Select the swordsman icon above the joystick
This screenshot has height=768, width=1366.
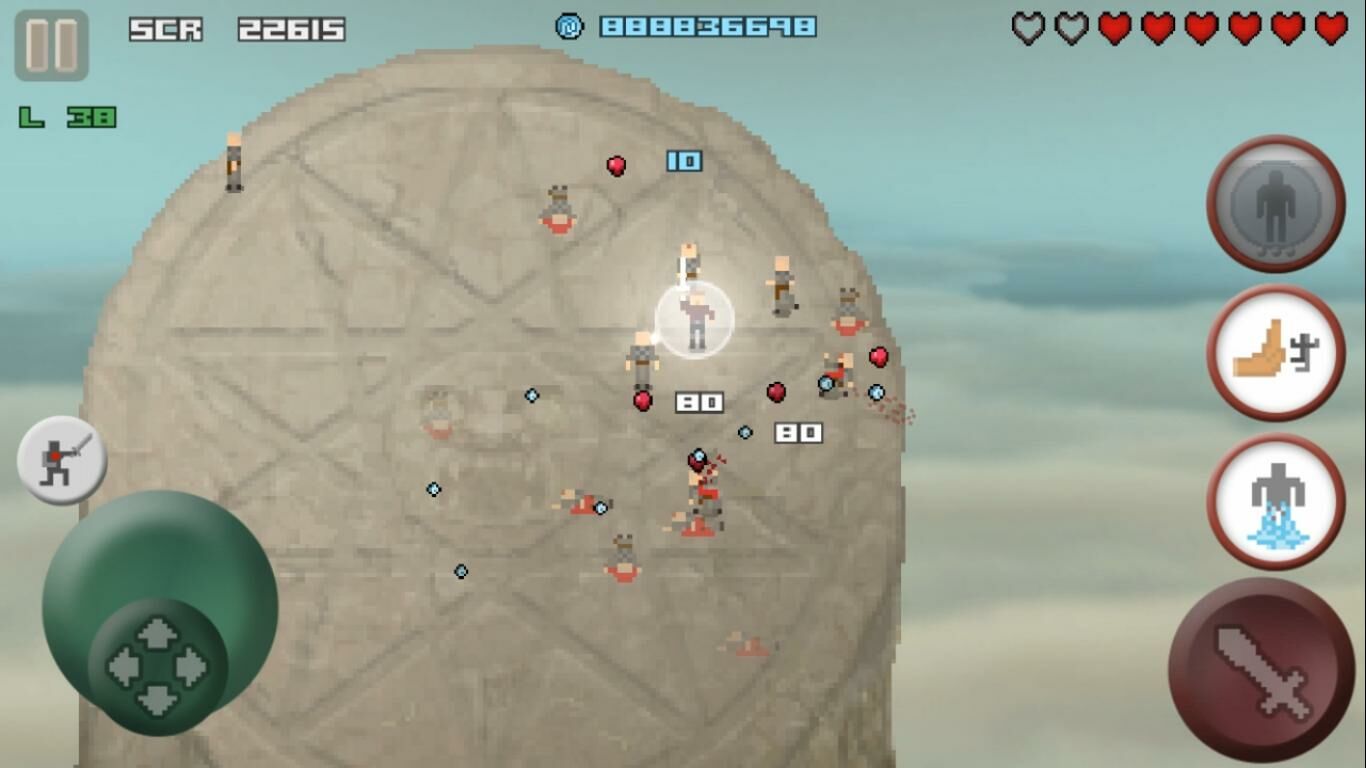pyautogui.click(x=62, y=457)
